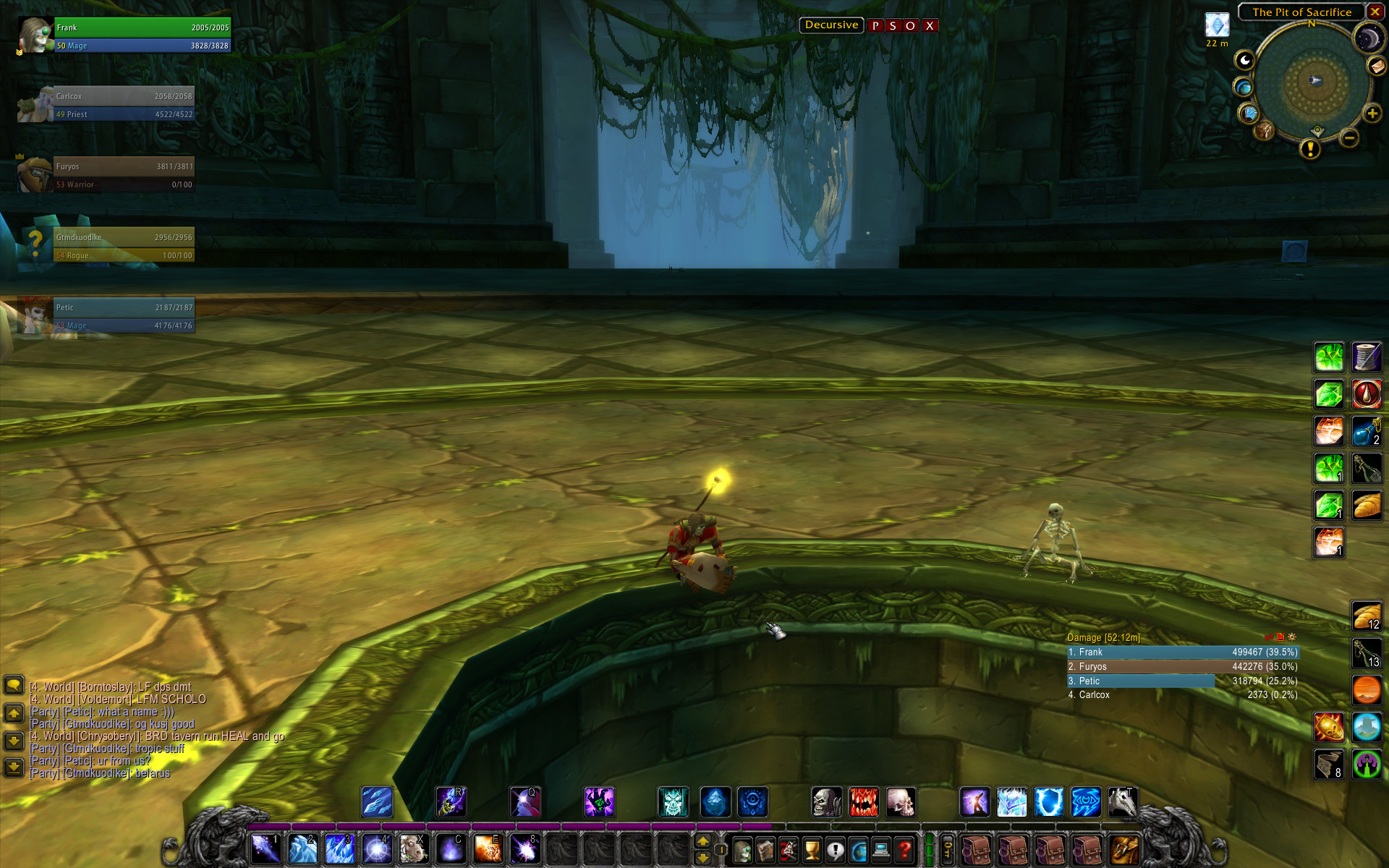
Task: Use the conjured bread stack of 12
Action: tap(1366, 616)
